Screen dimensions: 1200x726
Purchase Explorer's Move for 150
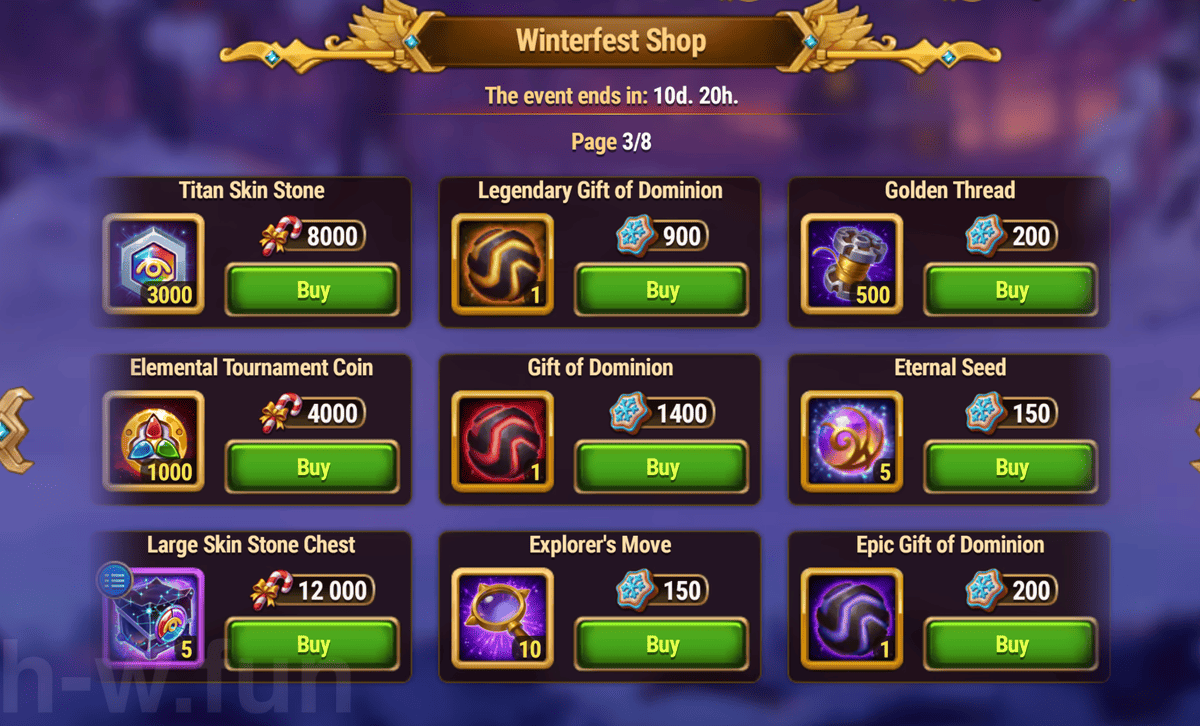662,645
